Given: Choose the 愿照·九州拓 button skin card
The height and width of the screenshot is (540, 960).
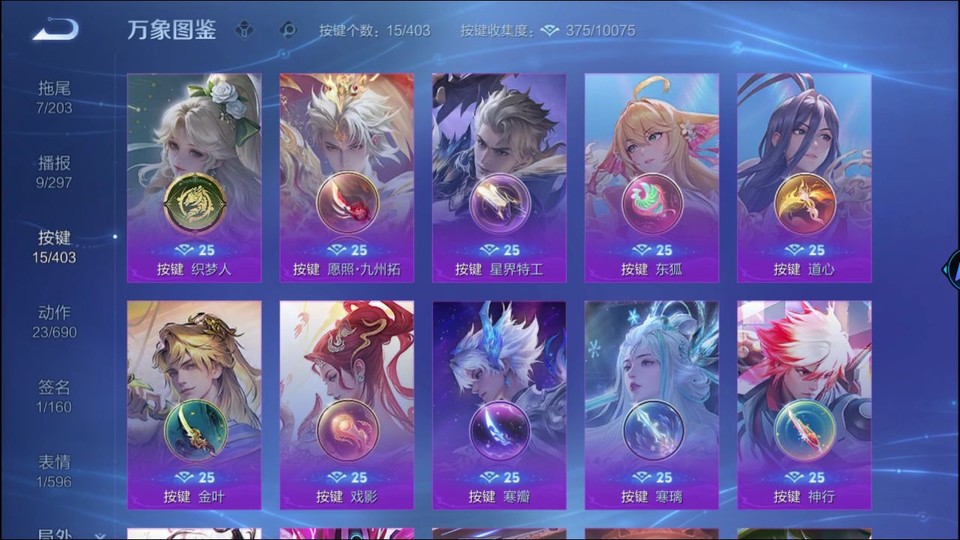Looking at the screenshot, I should 347,178.
